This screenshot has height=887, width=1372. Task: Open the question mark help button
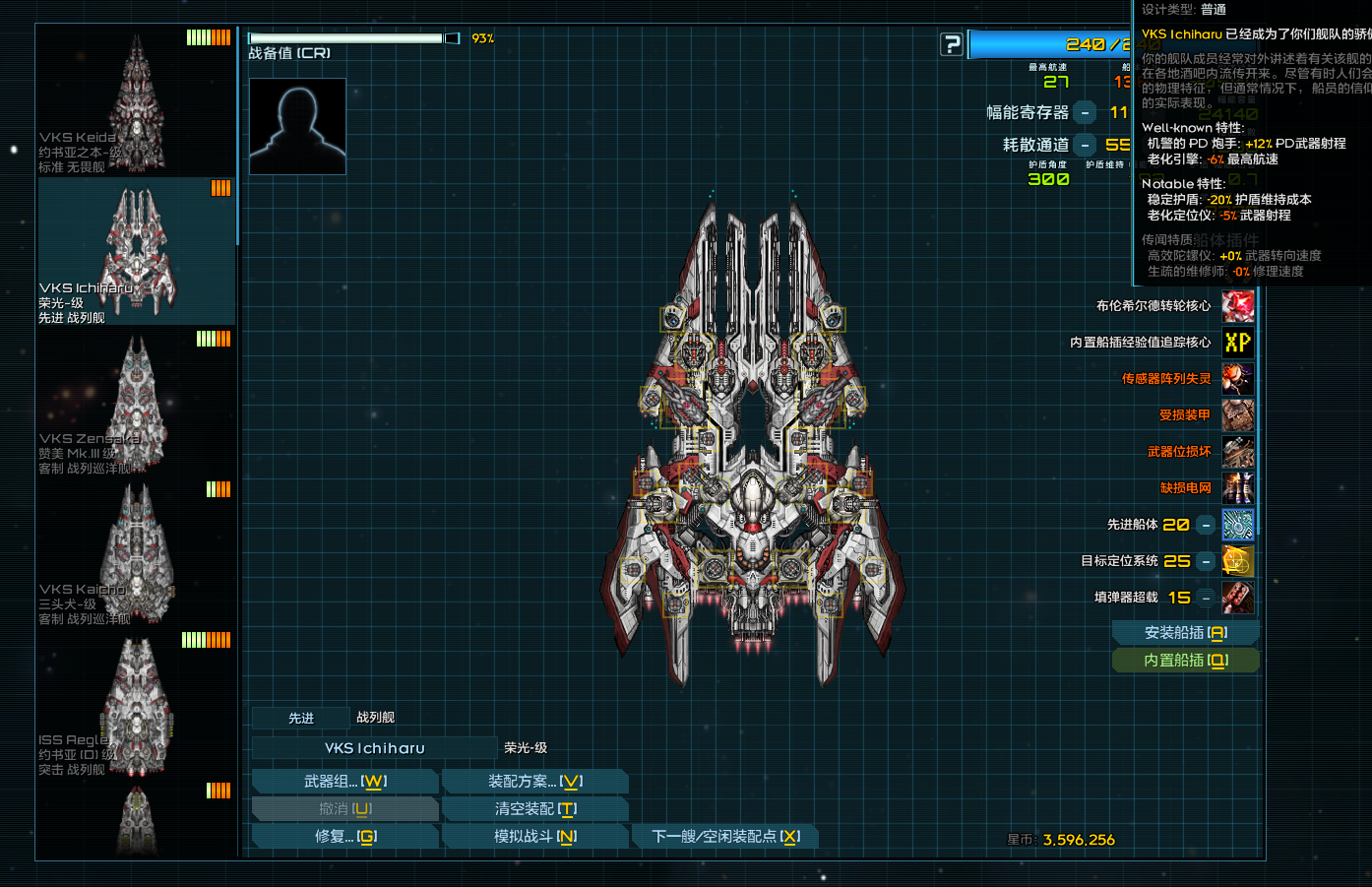[952, 44]
